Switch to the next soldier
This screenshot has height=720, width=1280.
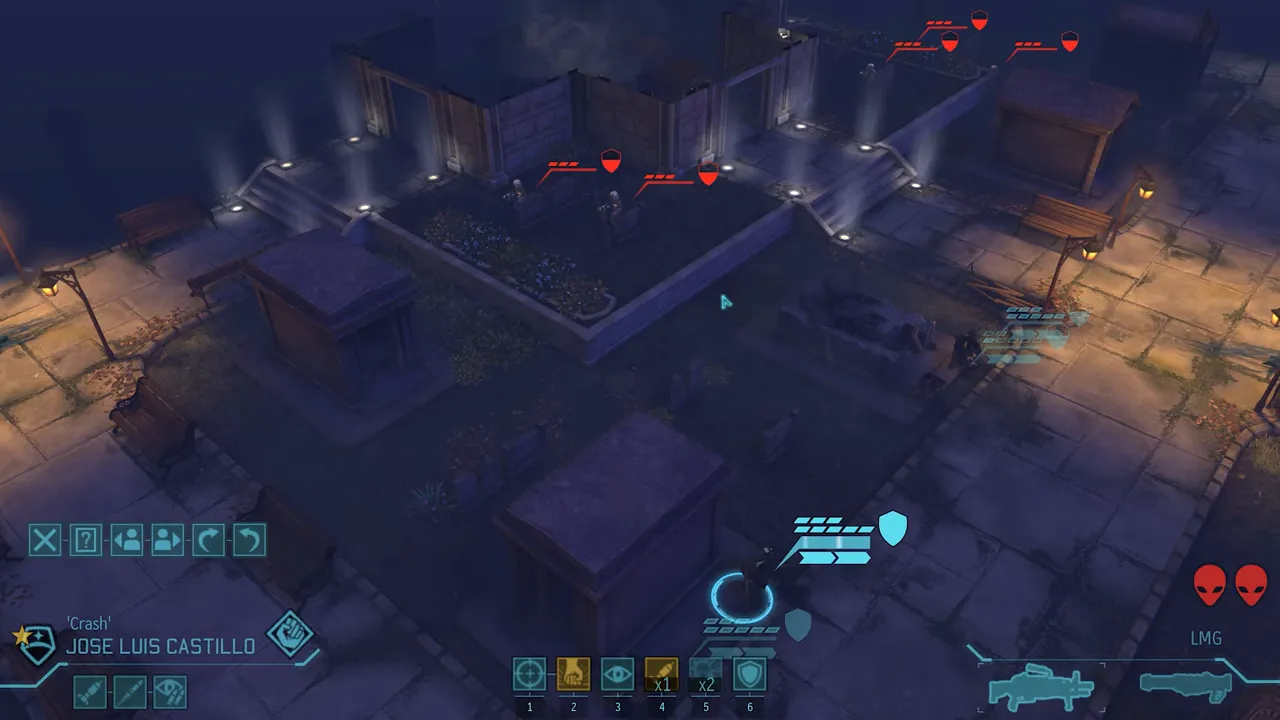(x=165, y=541)
